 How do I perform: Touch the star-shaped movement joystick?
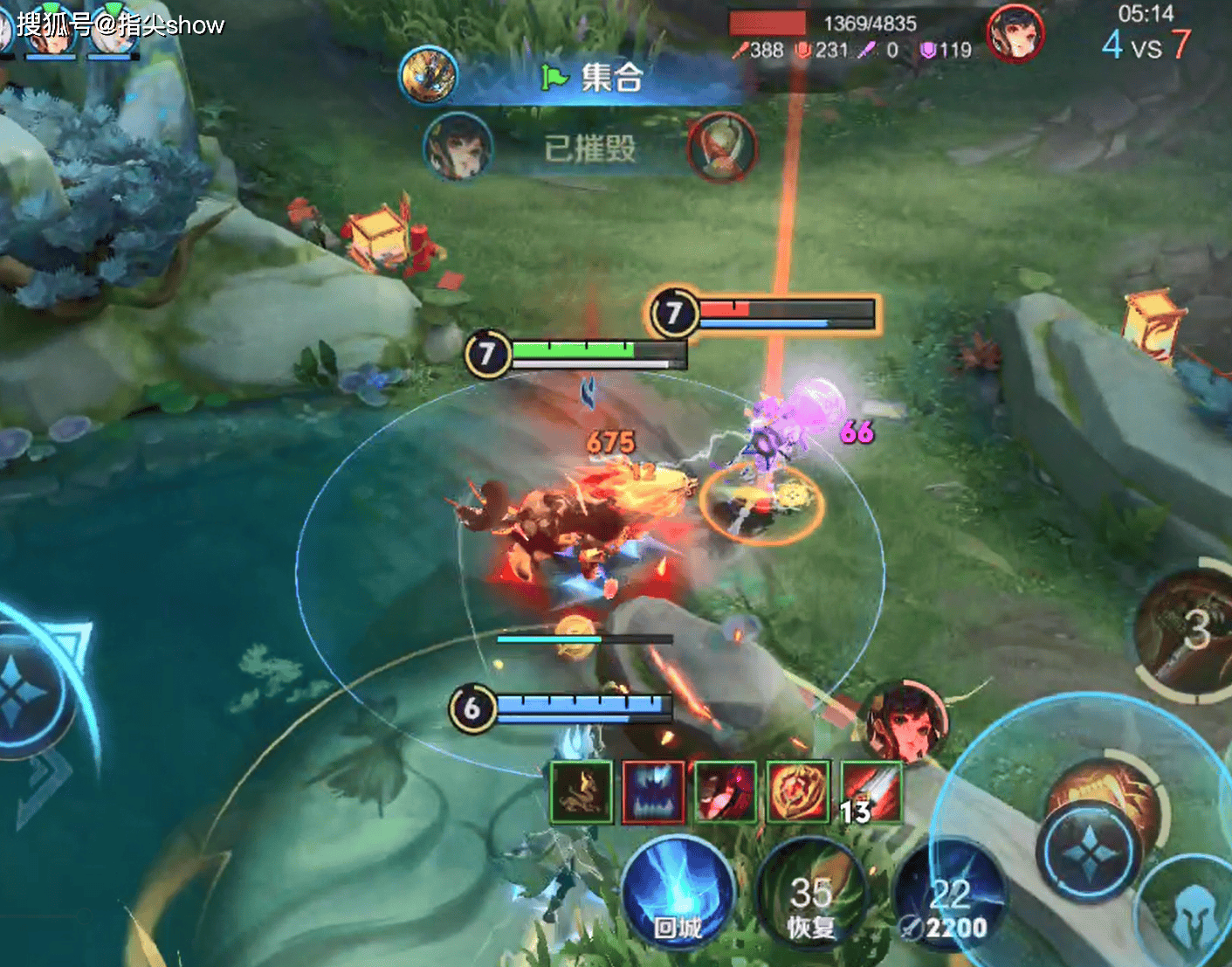(22, 692)
